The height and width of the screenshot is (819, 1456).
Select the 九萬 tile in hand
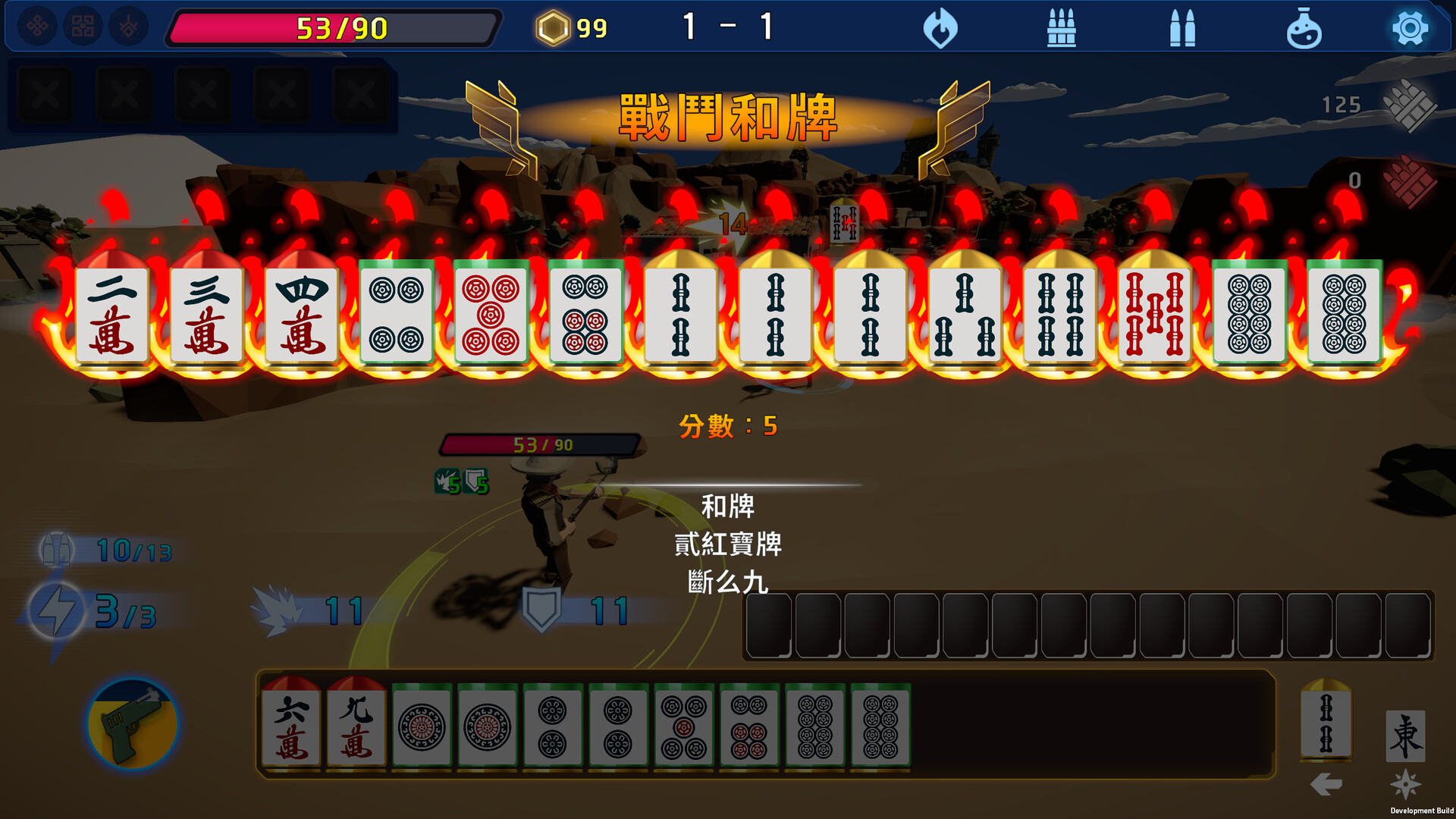(356, 726)
